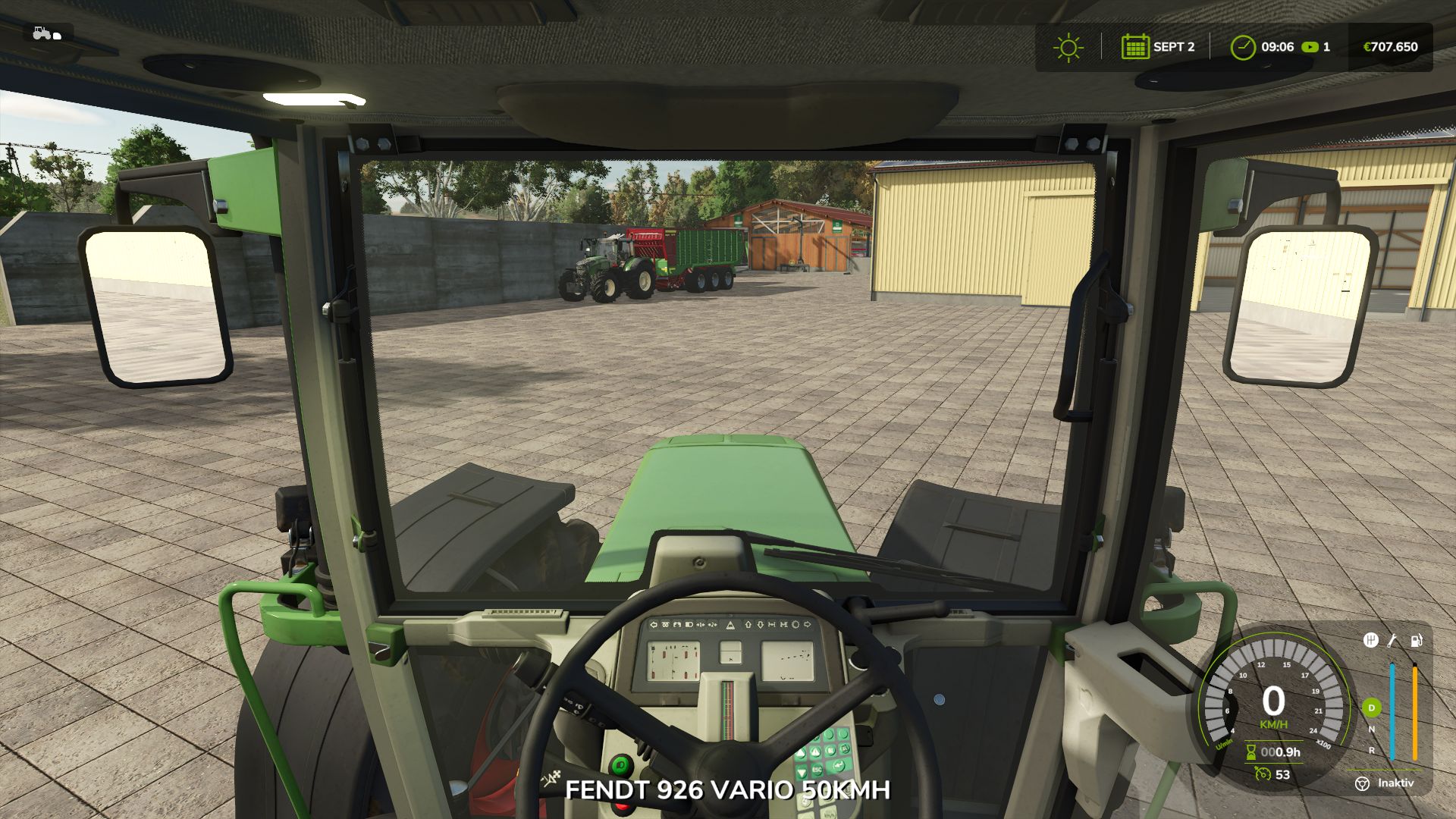Toggle the time acceleration play icon
Screen dimensions: 1456x819
1310,47
